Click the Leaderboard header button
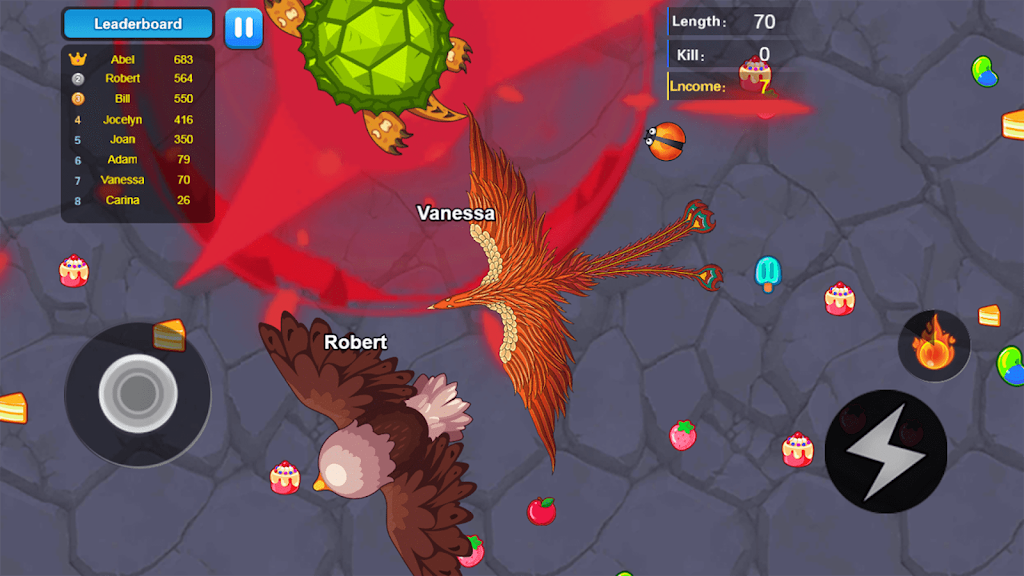The width and height of the screenshot is (1024, 576). pos(138,24)
